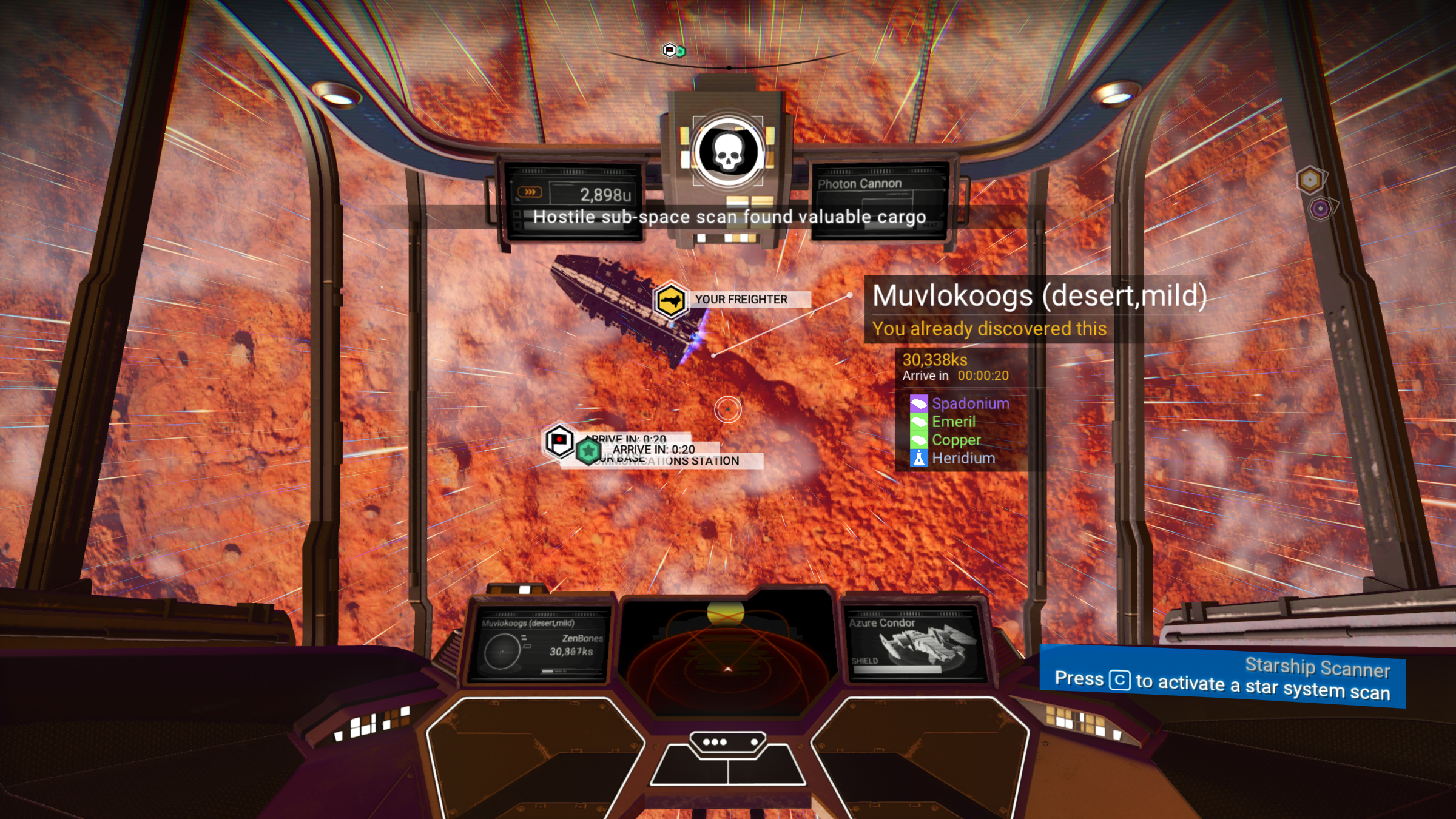
Task: Select the yellow hexagon edge marker
Action: (1310, 180)
